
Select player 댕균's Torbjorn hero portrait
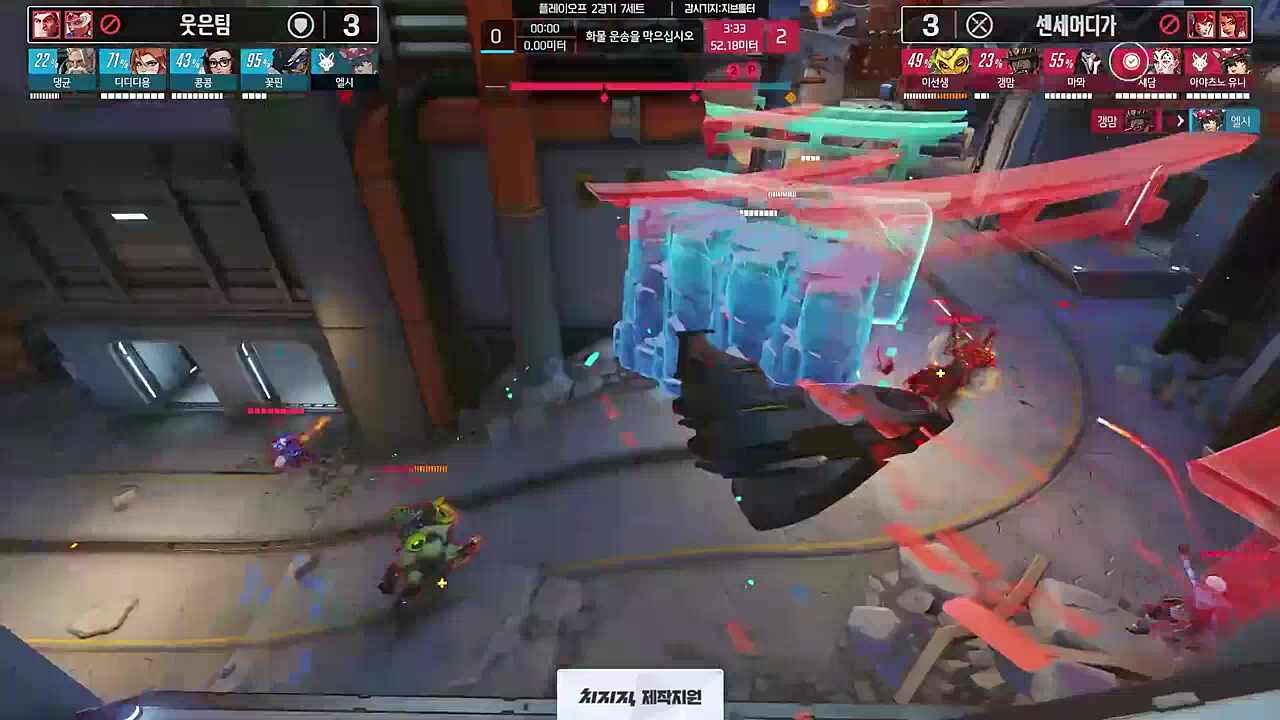pyautogui.click(x=75, y=62)
